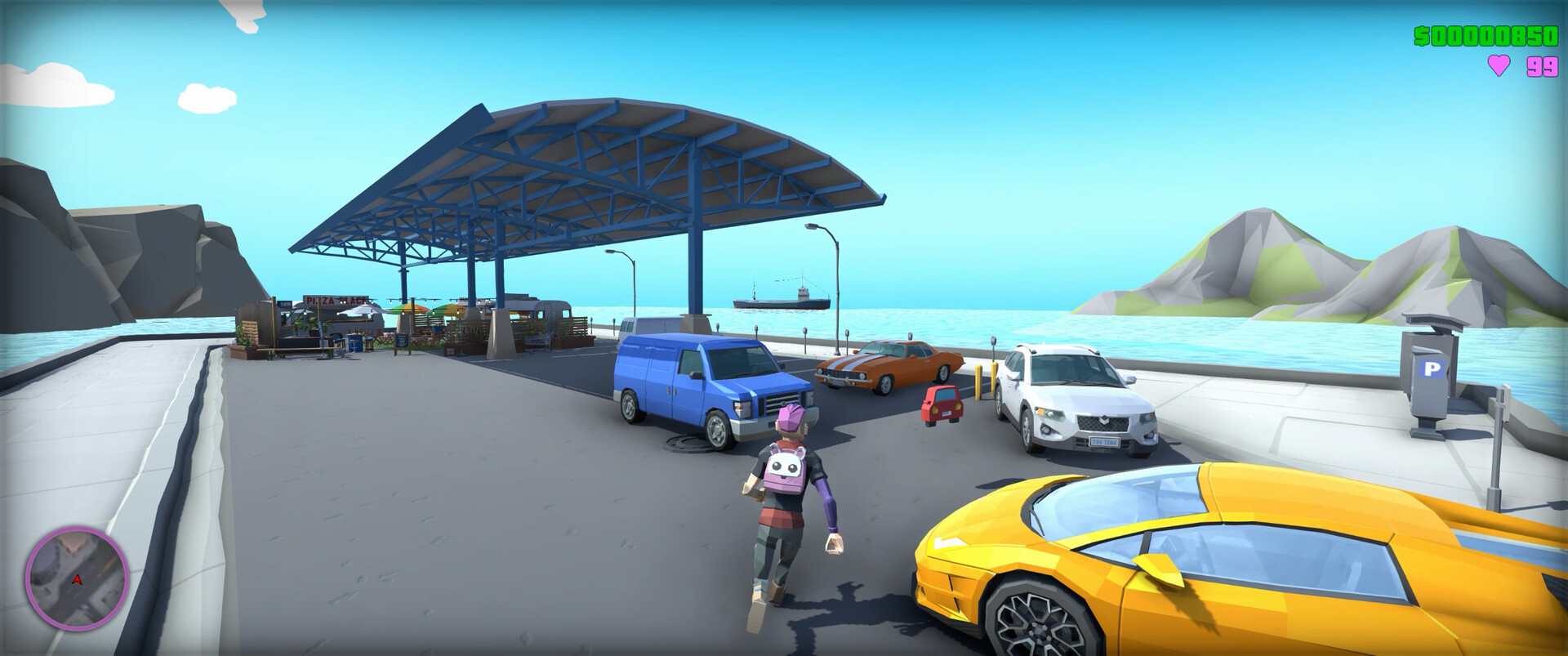Viewport: 1568px width, 656px height.
Task: Click the Pizza Place sign on the food truck
Action: (x=335, y=300)
